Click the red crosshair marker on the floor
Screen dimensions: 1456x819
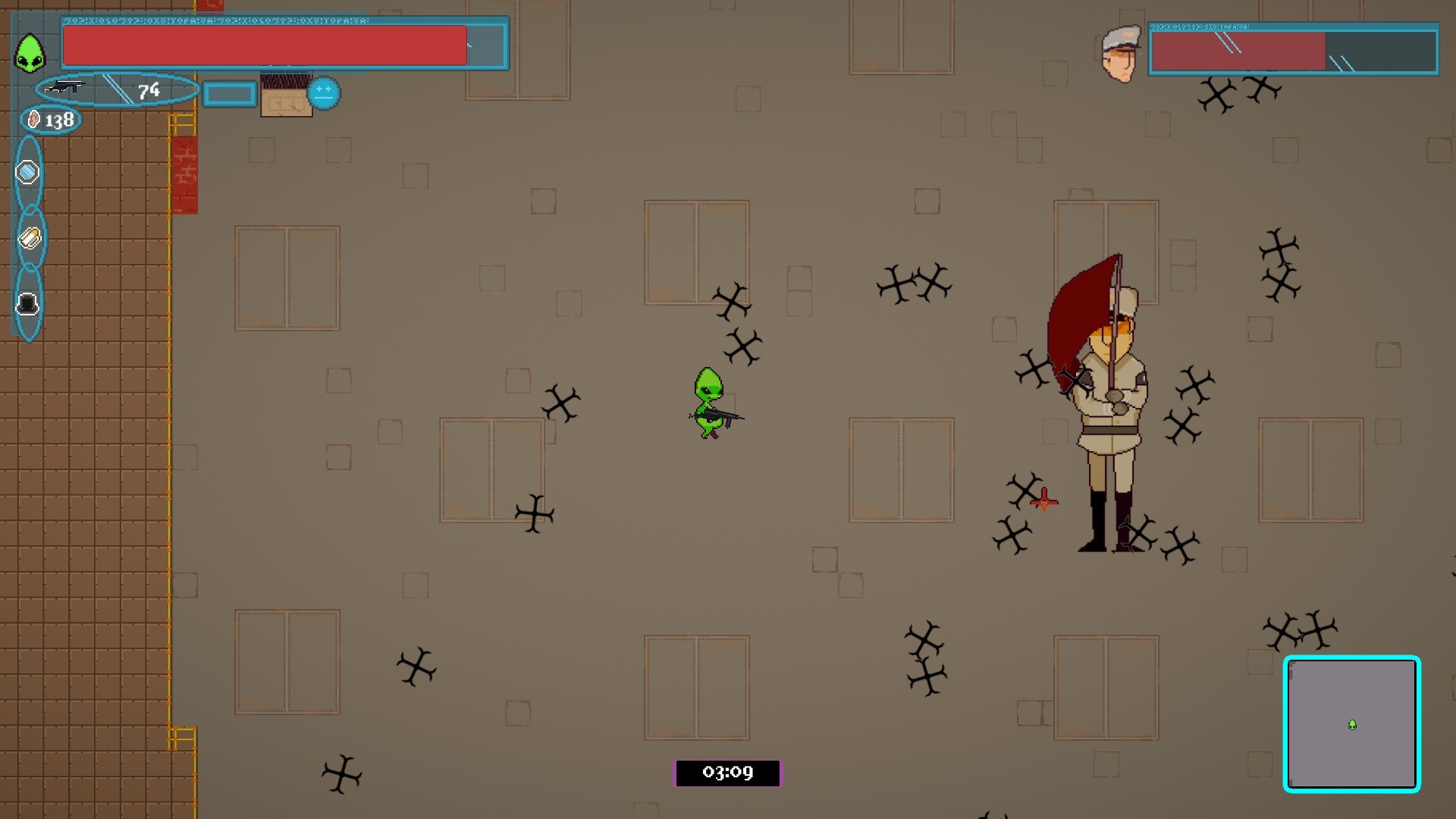pos(1044,500)
